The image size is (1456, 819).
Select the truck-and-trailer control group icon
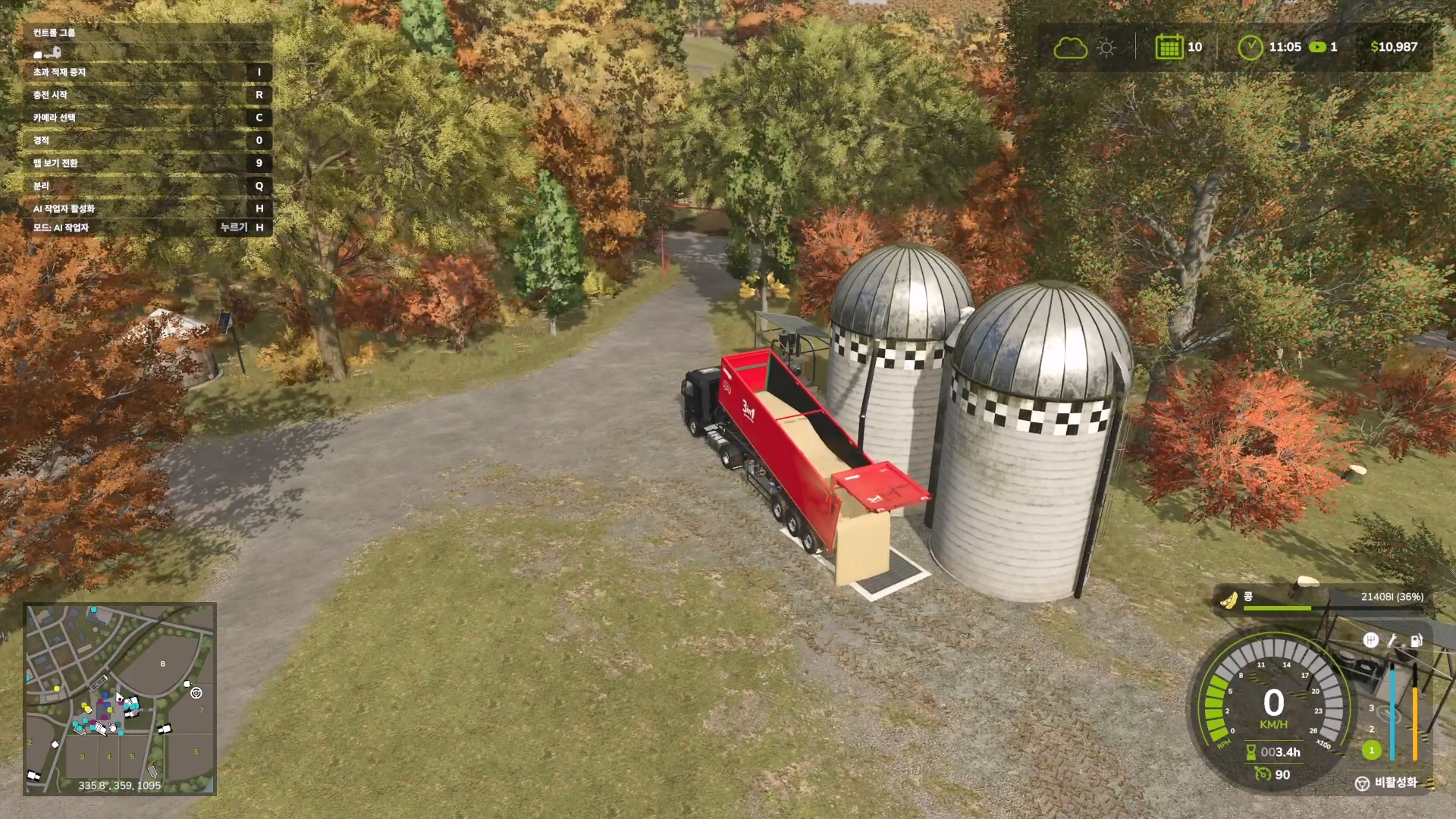[x=47, y=53]
